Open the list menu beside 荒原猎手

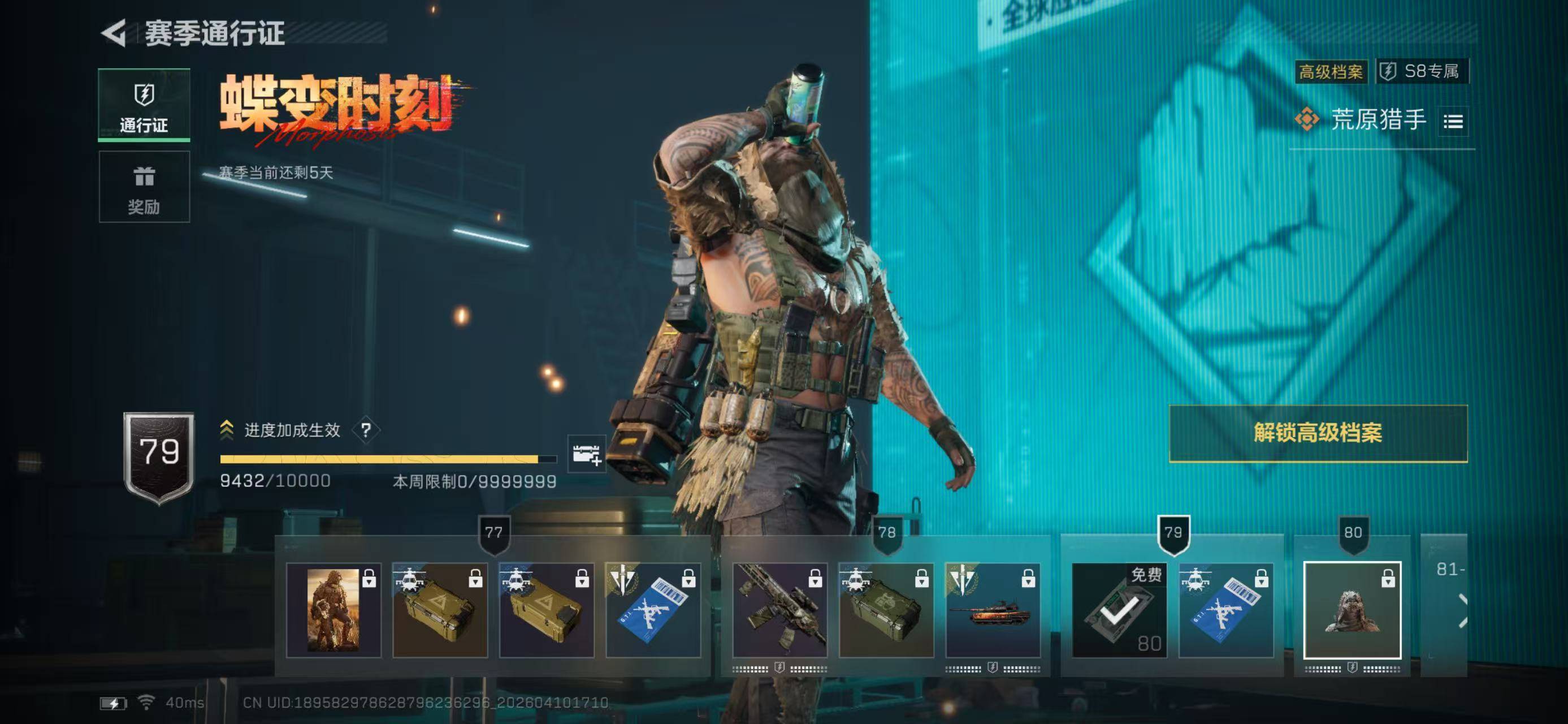1453,122
